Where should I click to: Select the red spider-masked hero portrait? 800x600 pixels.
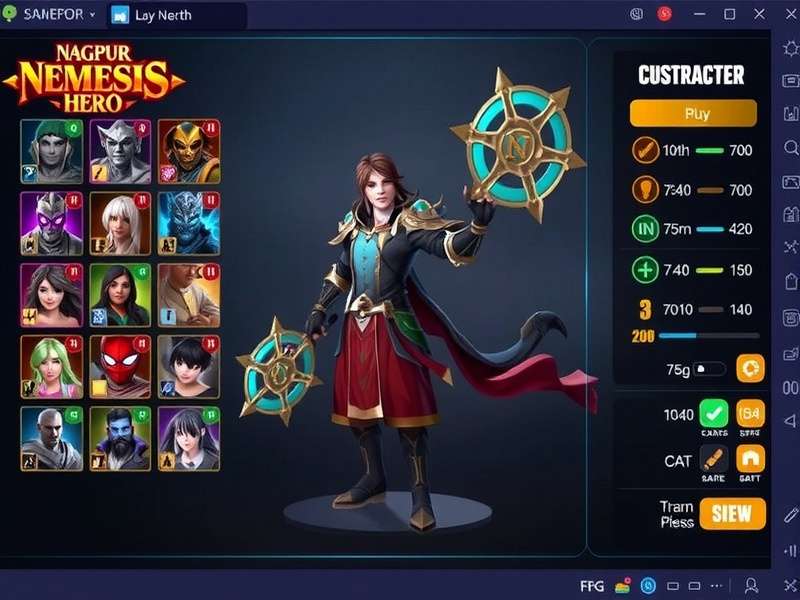pos(120,367)
